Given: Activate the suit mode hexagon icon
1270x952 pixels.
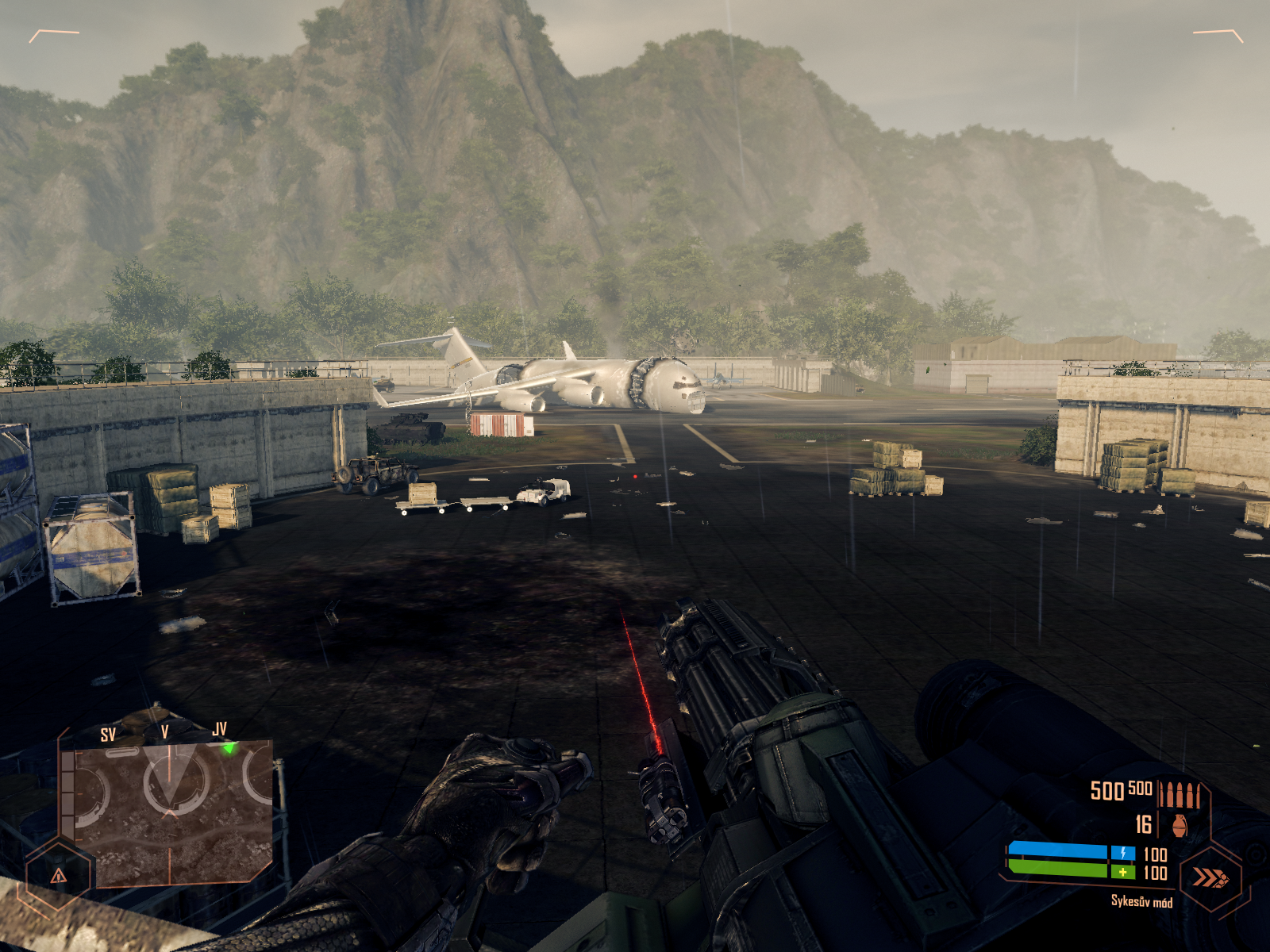Looking at the screenshot, I should coord(1211,878).
